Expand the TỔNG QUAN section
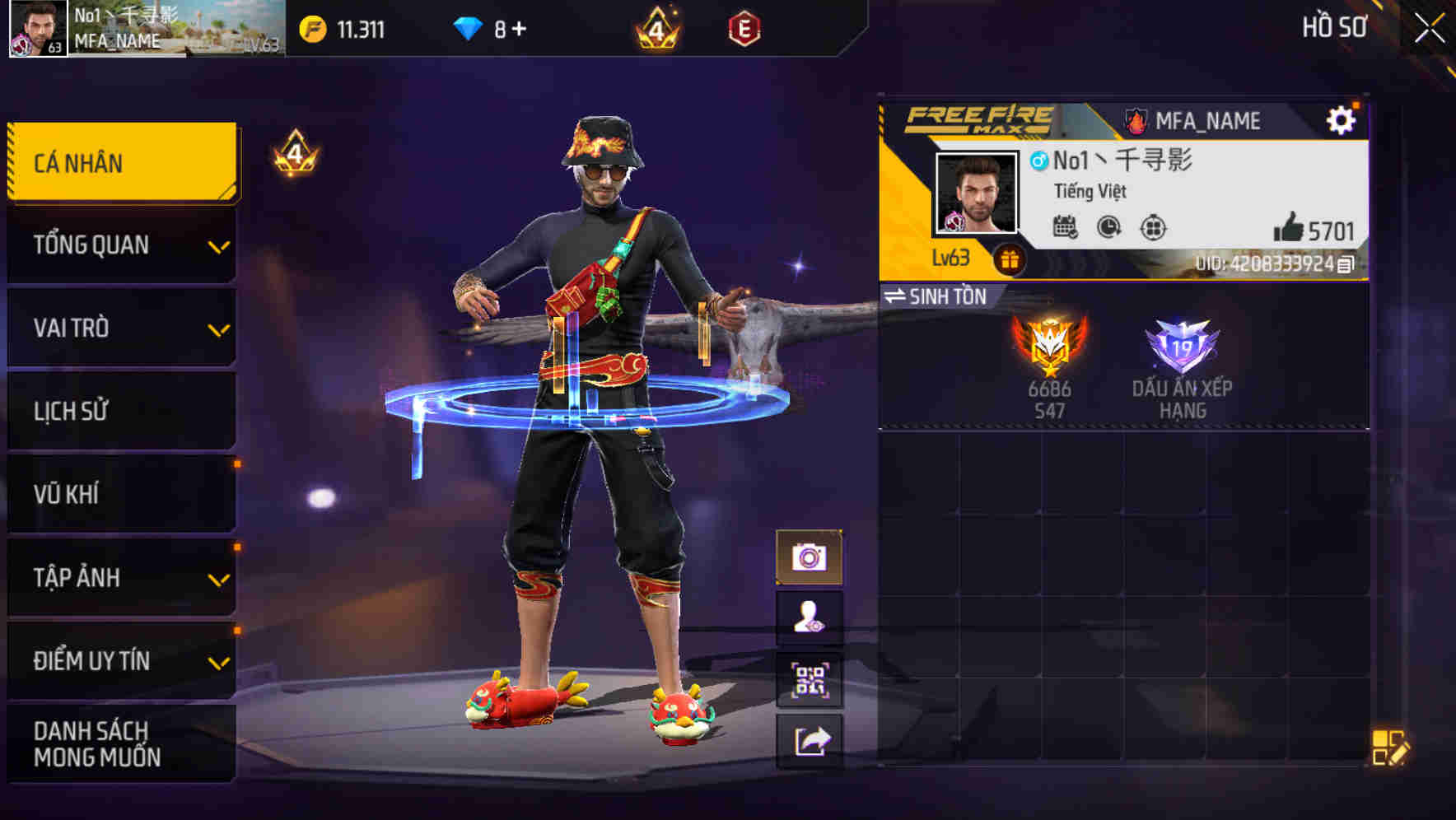 click(x=120, y=245)
